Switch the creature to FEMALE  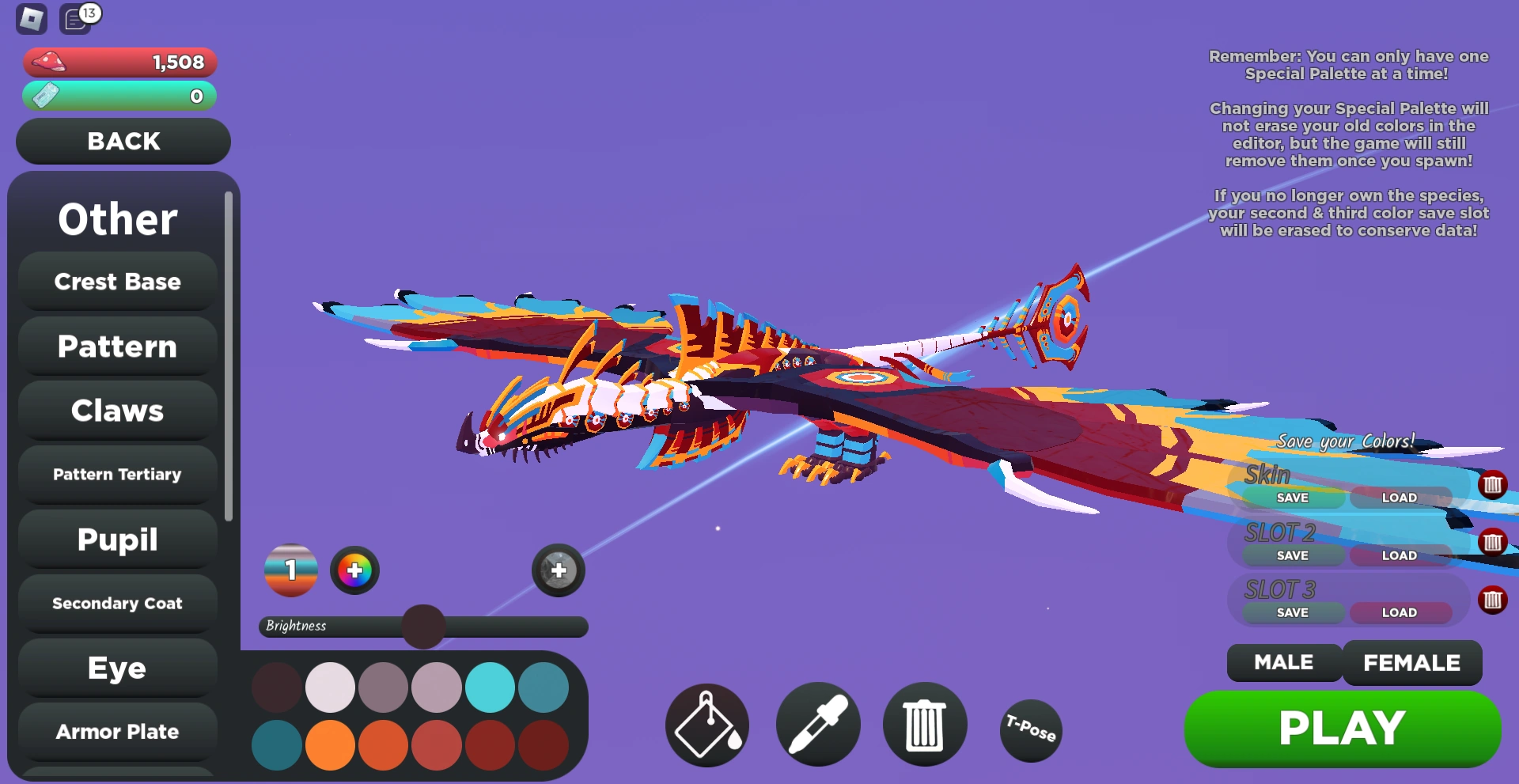tap(1412, 663)
